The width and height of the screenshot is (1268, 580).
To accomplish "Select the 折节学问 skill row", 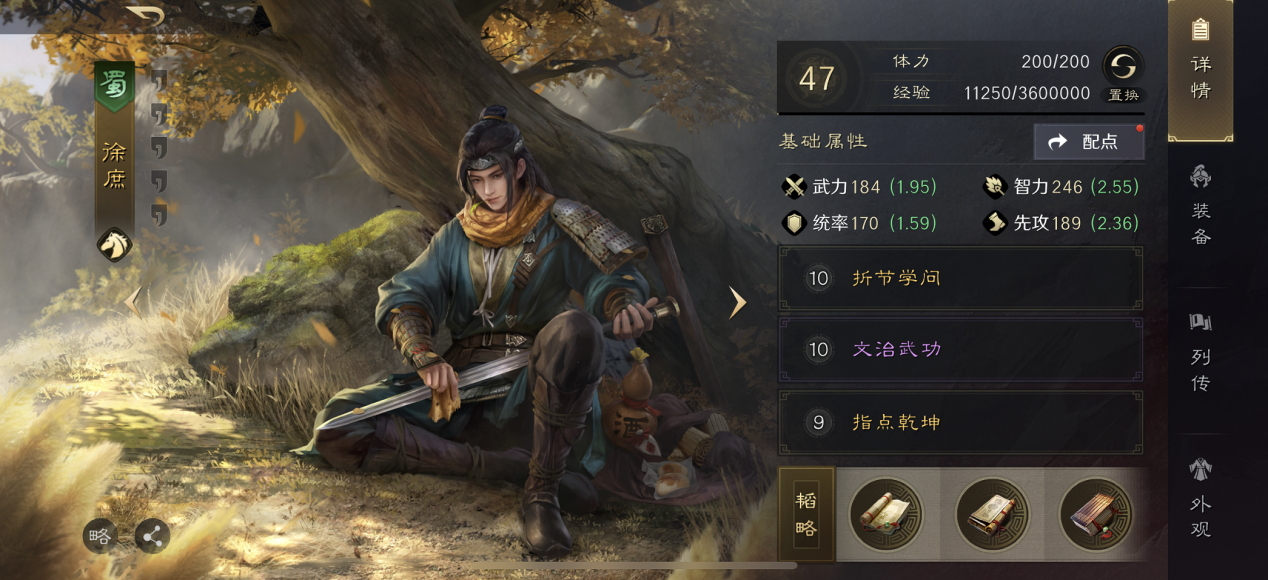I will [x=960, y=278].
